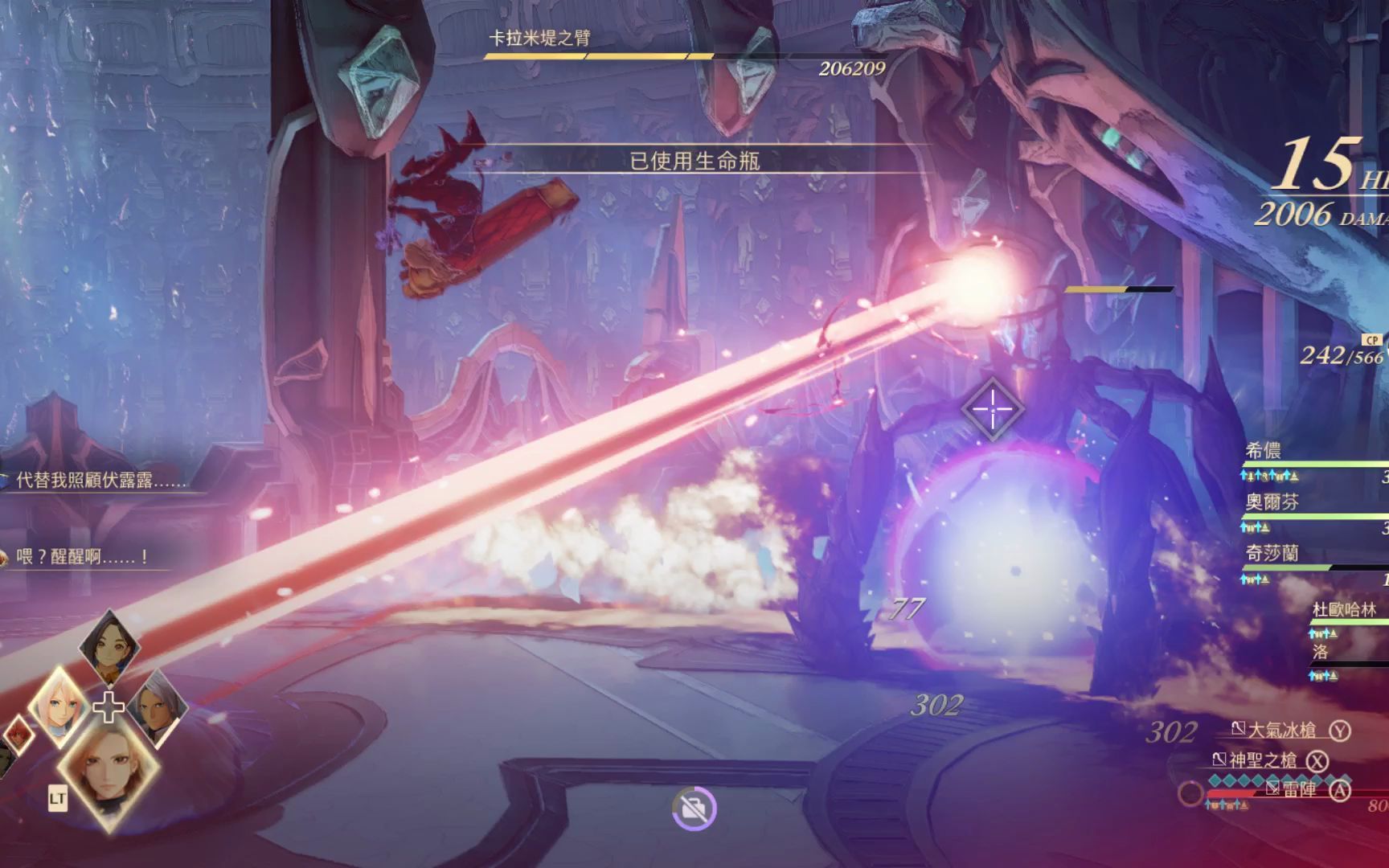Click the disabled item bag icon

694,809
